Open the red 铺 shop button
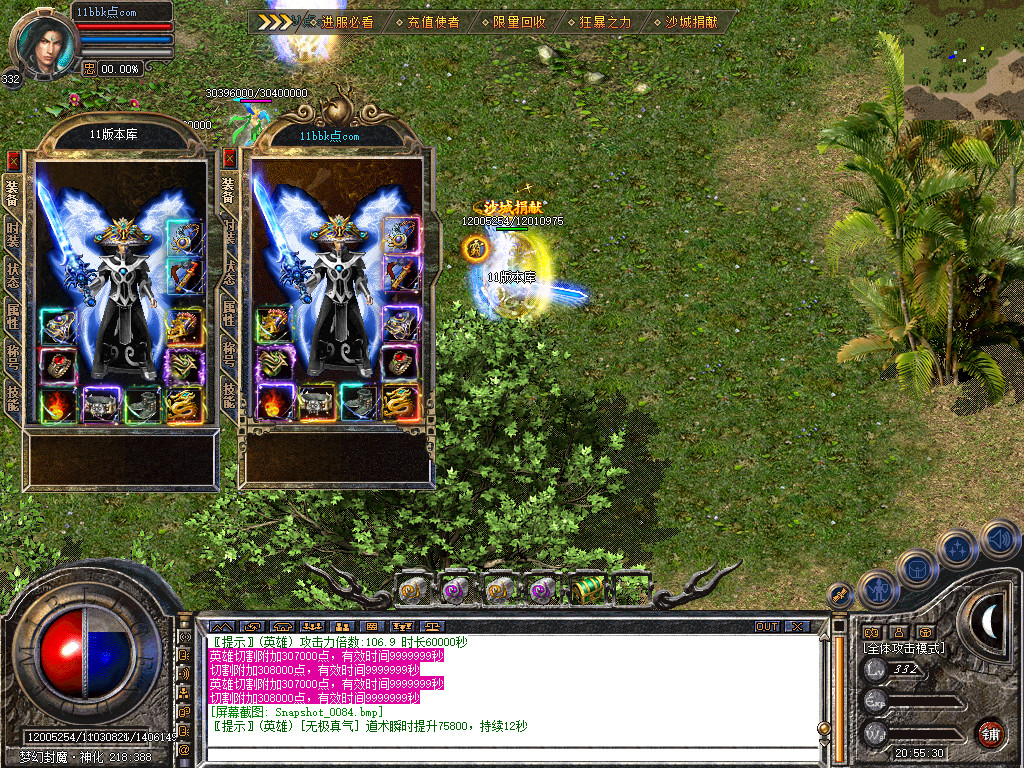The height and width of the screenshot is (768, 1024). tap(990, 733)
